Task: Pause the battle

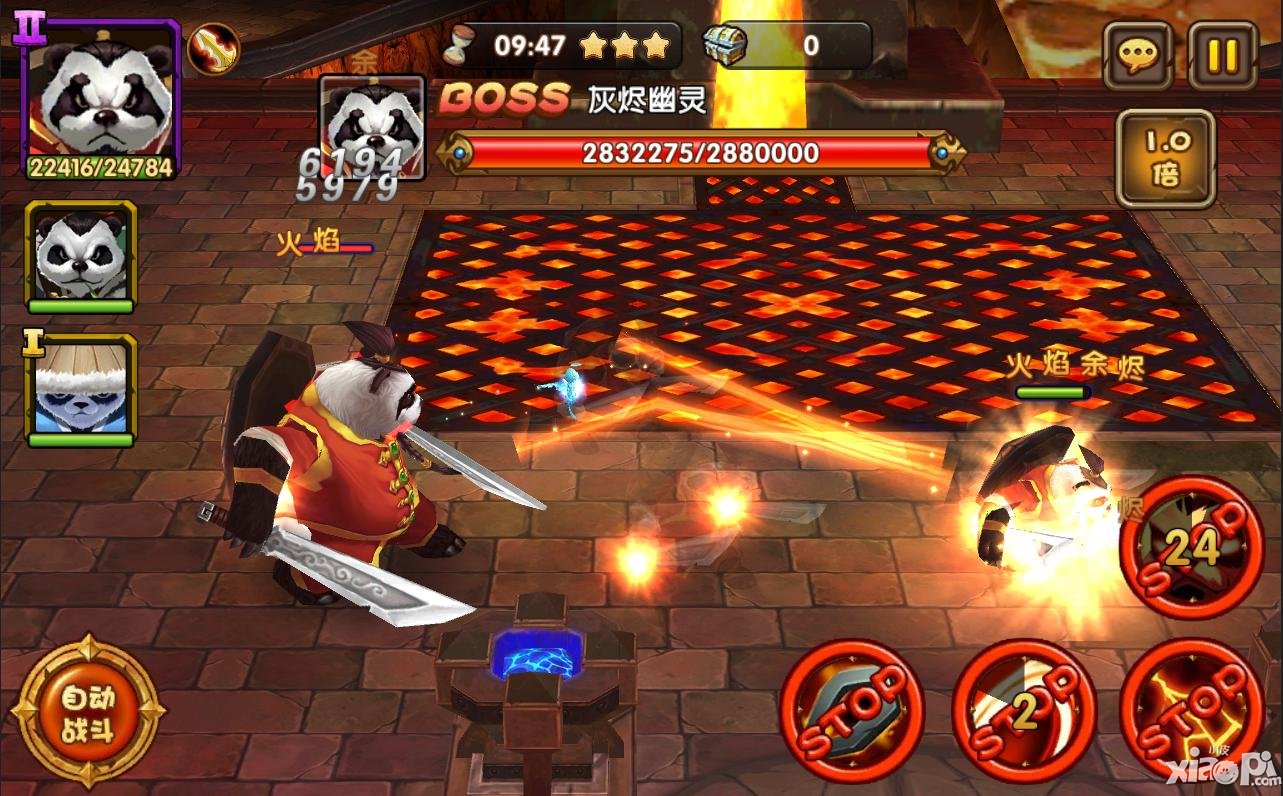Action: [x=1221, y=55]
